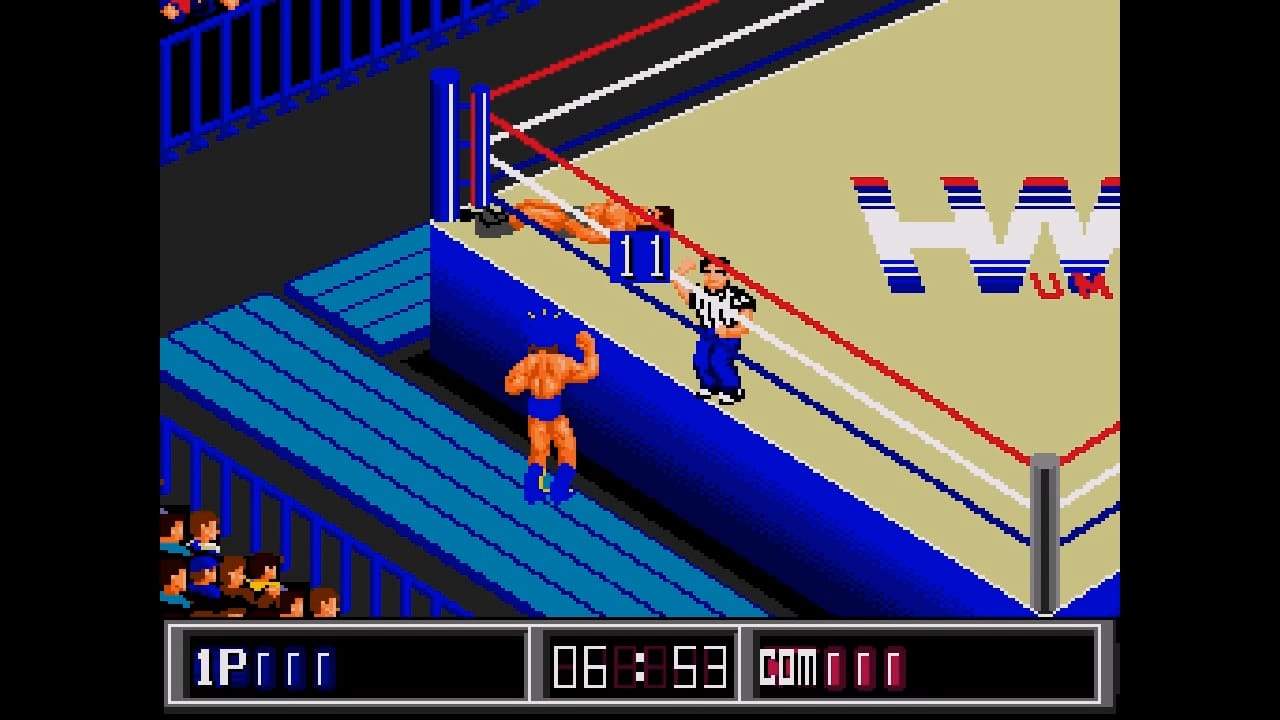
Task: Select the flexing wrestler outside the ring
Action: pyautogui.click(x=550, y=400)
